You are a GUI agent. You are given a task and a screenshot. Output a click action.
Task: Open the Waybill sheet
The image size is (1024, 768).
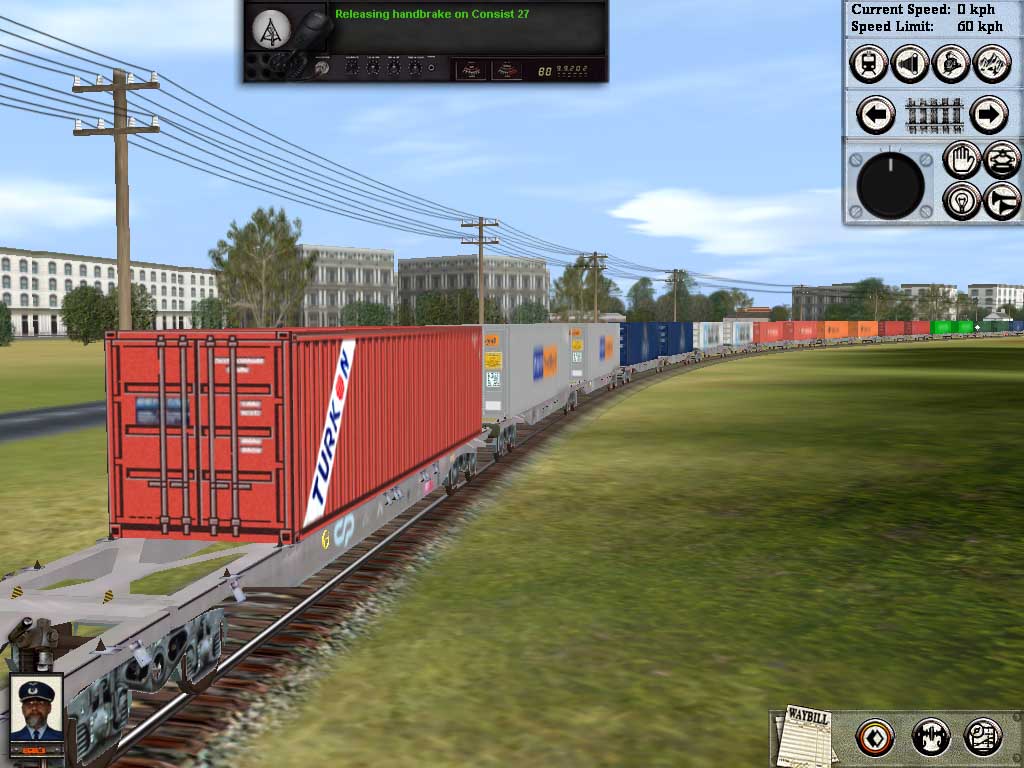[x=806, y=737]
